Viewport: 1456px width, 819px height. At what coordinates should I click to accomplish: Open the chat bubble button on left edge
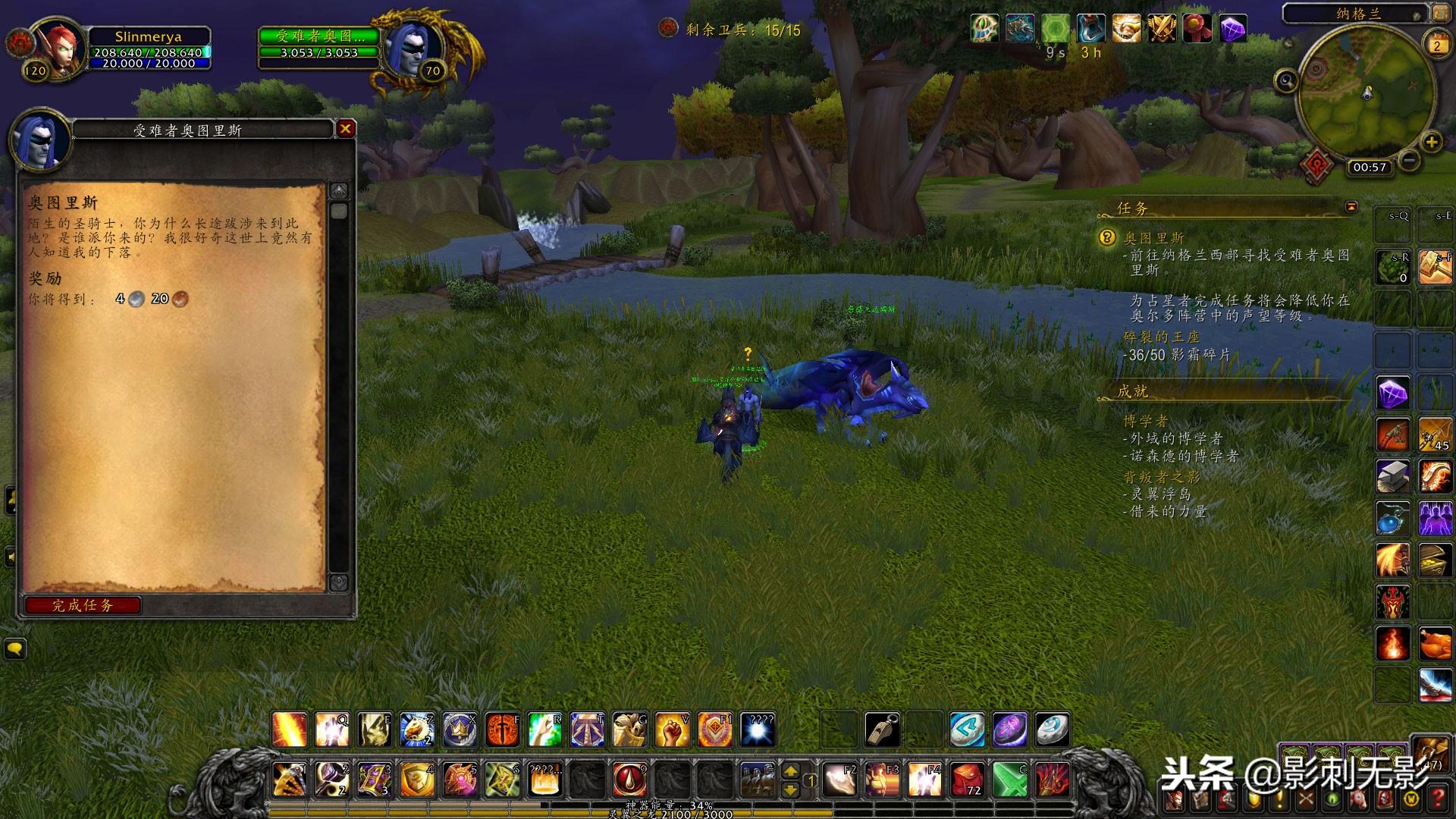pos(14,648)
